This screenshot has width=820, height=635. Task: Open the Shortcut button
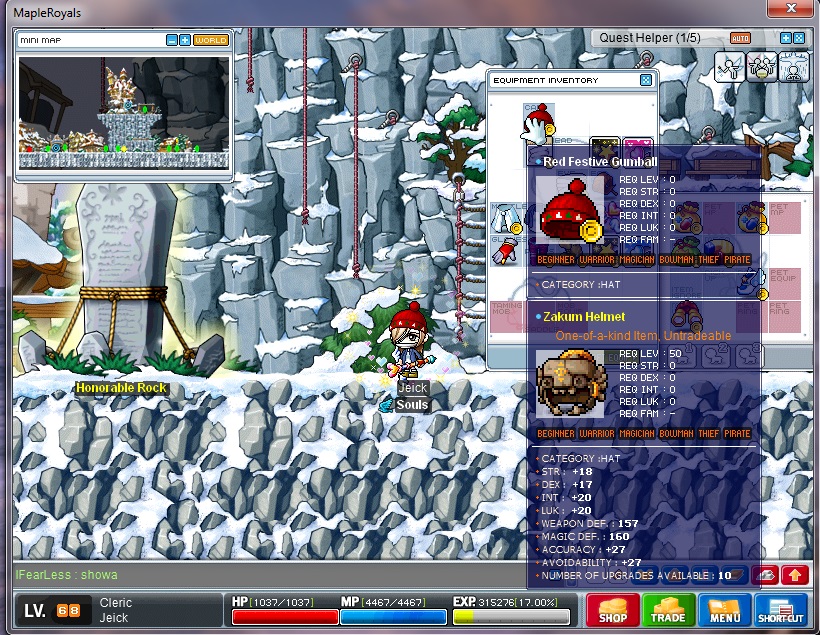coord(781,609)
